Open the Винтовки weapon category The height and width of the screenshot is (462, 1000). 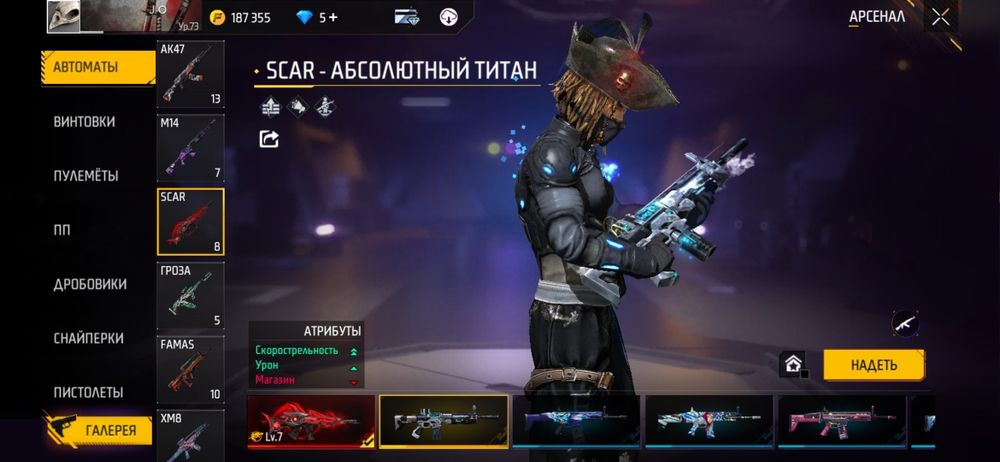(84, 121)
